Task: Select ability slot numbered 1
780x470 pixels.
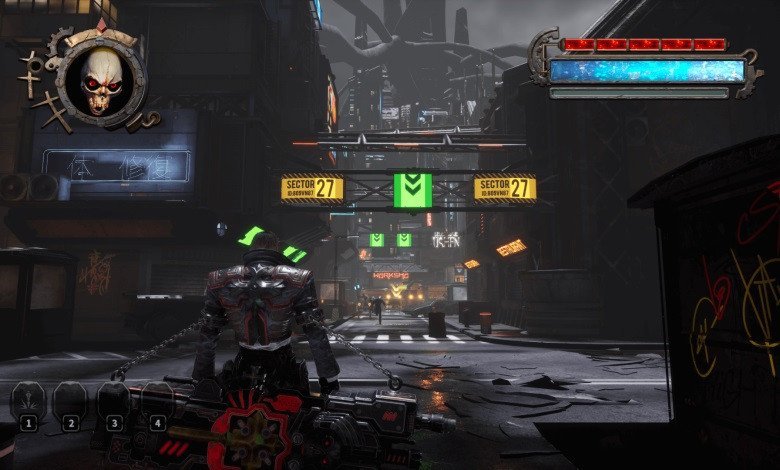Action: point(28,403)
